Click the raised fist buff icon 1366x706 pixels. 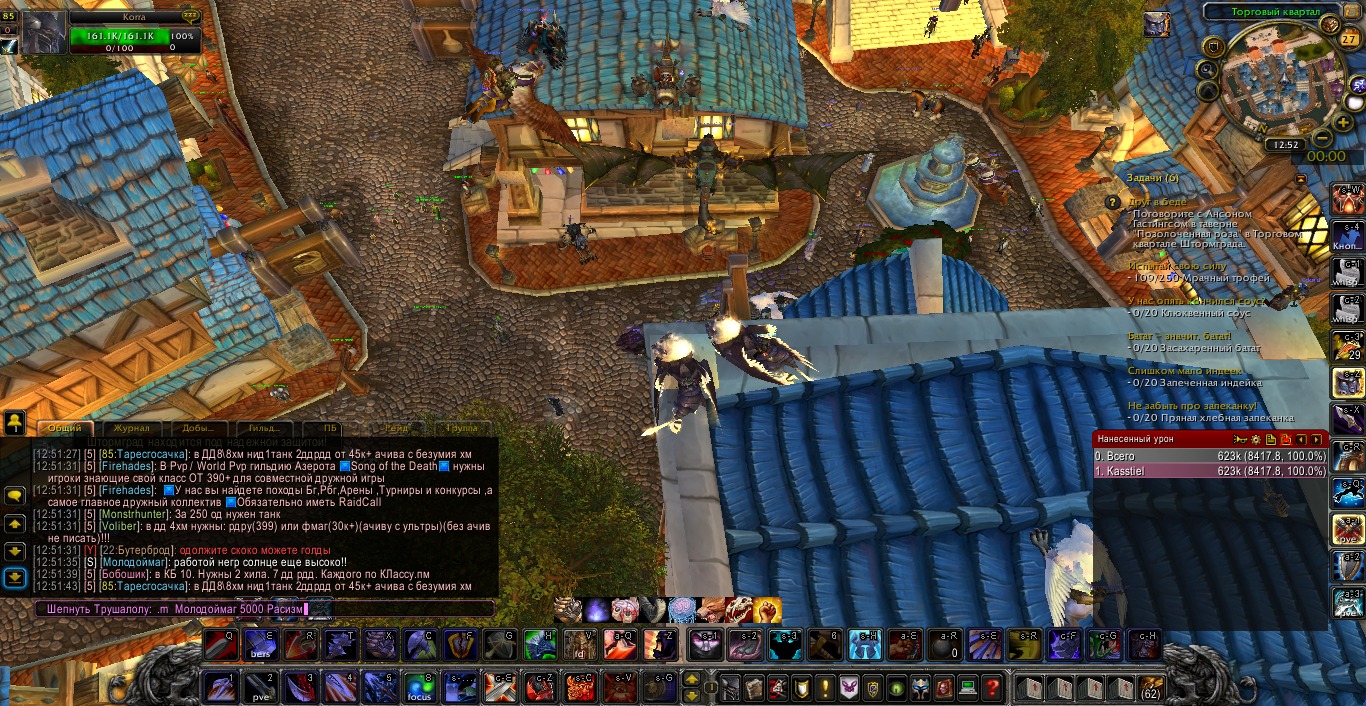click(767, 609)
